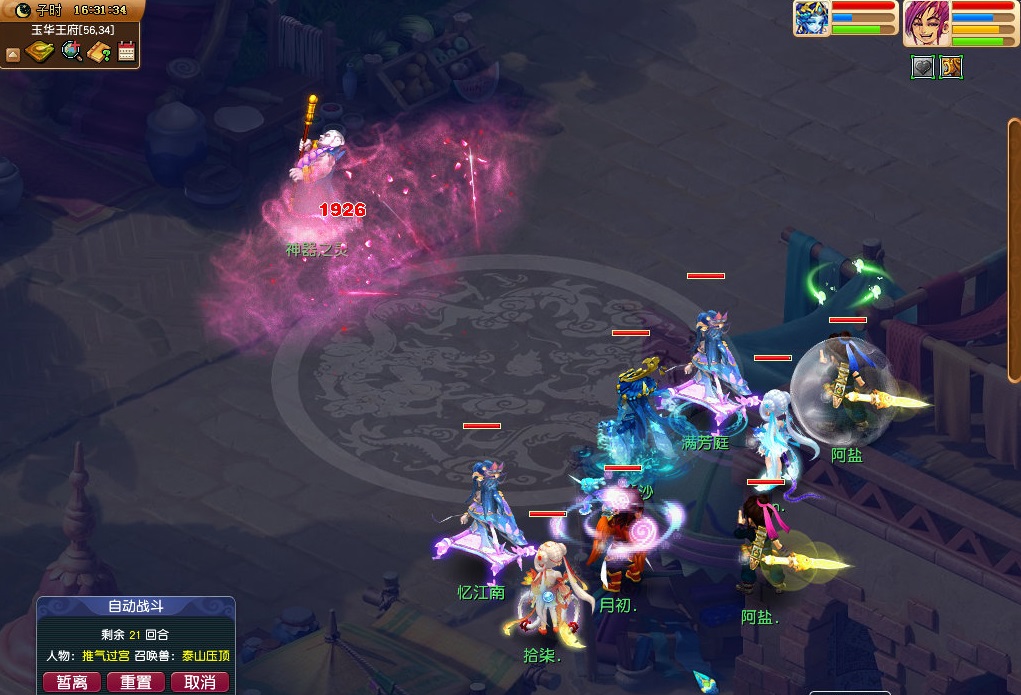
Task: Change the summoned pet skill 泰山压顶
Action: coord(205,656)
